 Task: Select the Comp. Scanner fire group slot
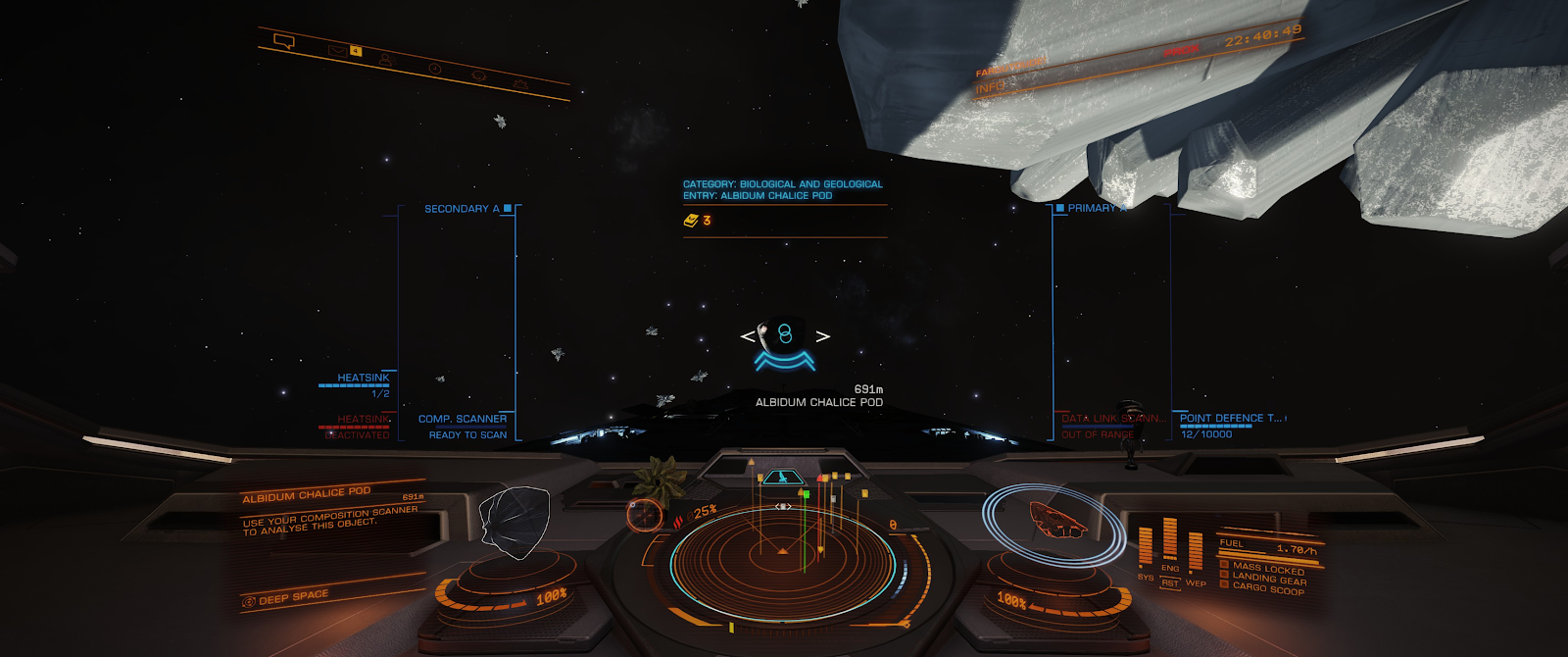click(463, 420)
